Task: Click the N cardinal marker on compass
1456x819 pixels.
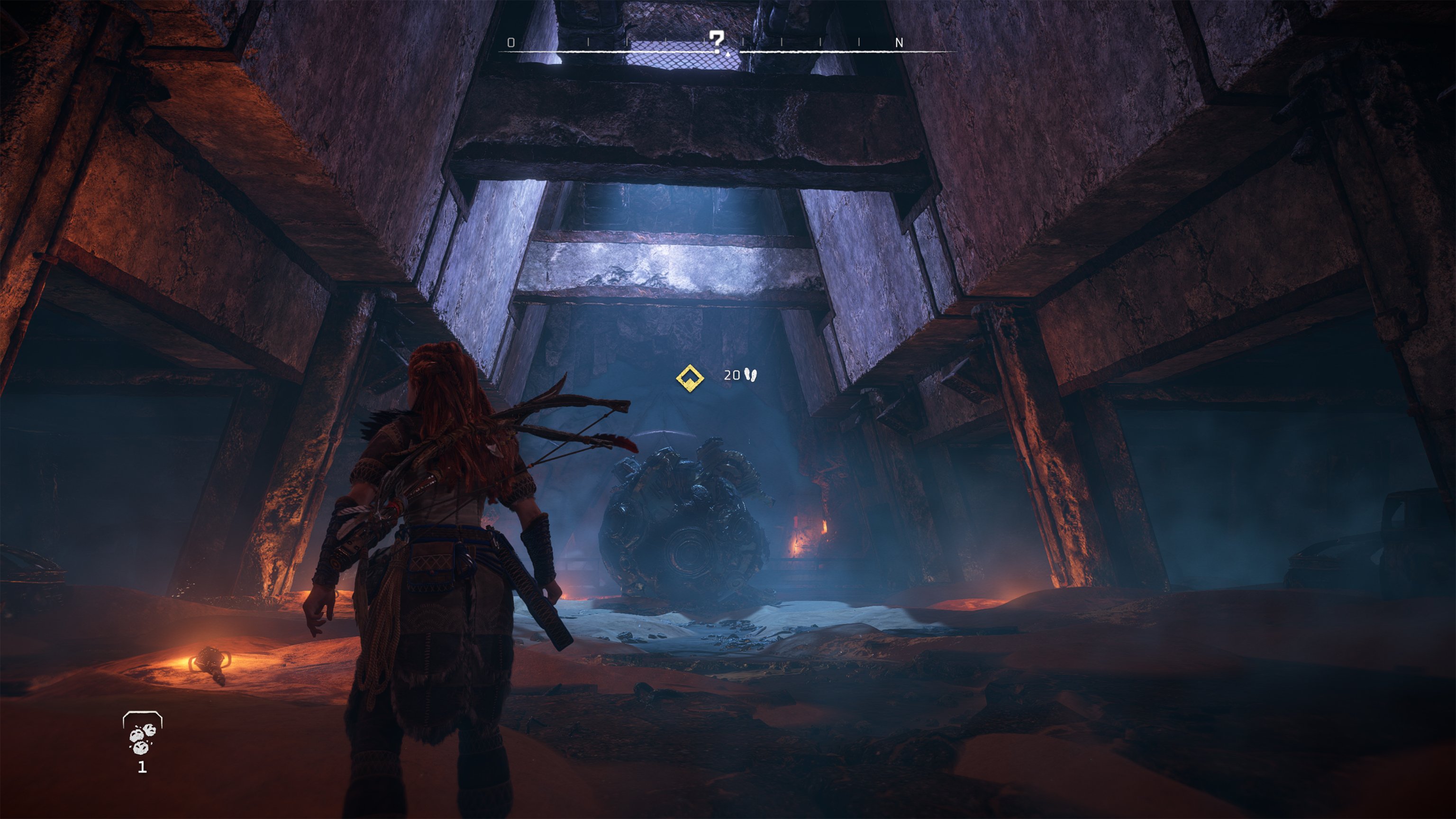Action: [x=899, y=42]
